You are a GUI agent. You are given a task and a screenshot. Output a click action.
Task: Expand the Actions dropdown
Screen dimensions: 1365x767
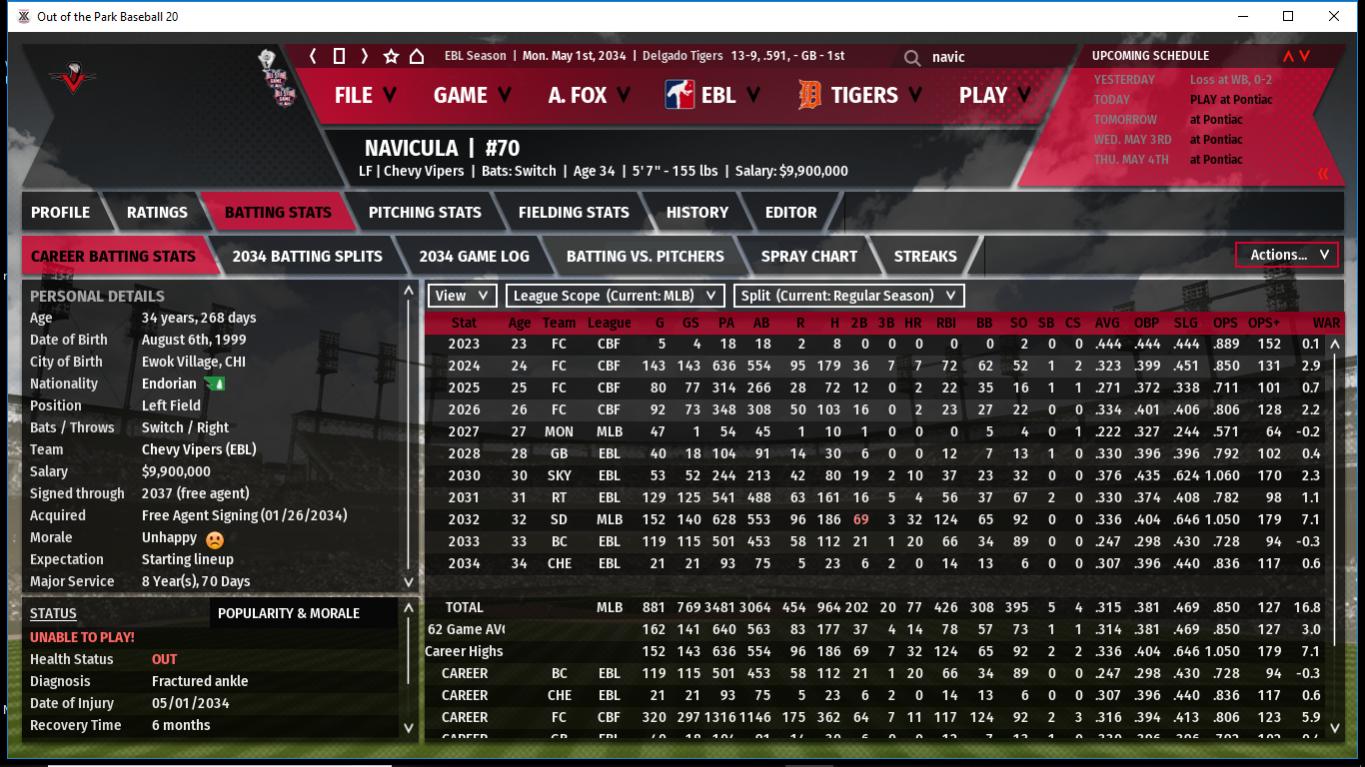click(x=1287, y=255)
